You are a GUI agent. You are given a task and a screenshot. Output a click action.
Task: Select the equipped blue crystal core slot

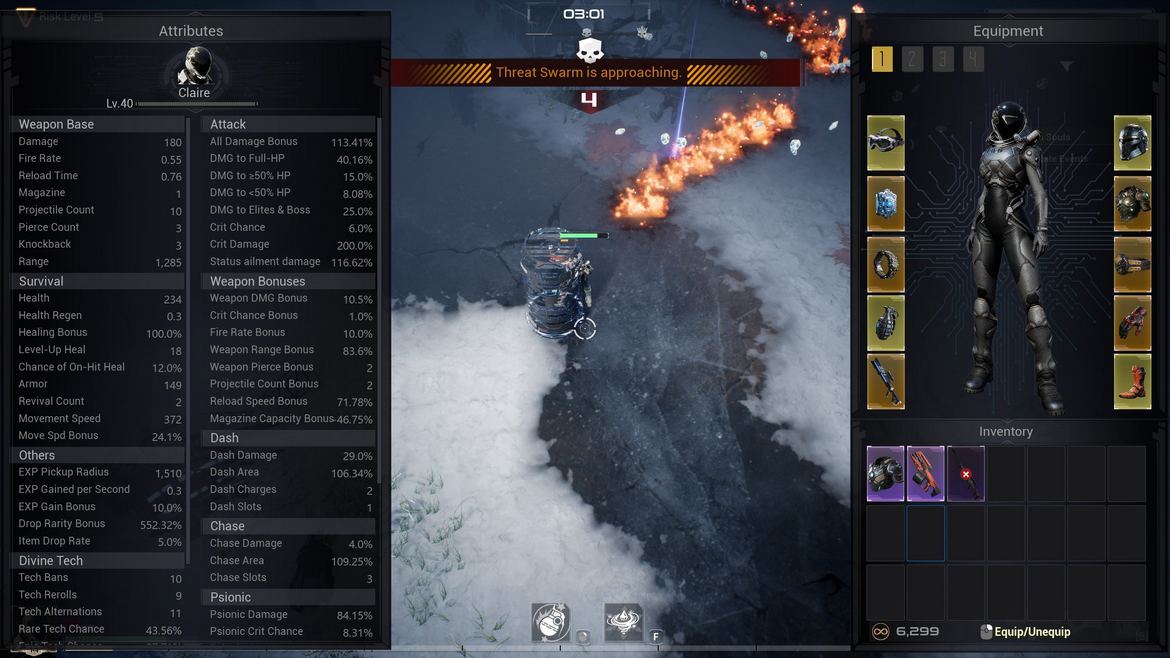(886, 204)
